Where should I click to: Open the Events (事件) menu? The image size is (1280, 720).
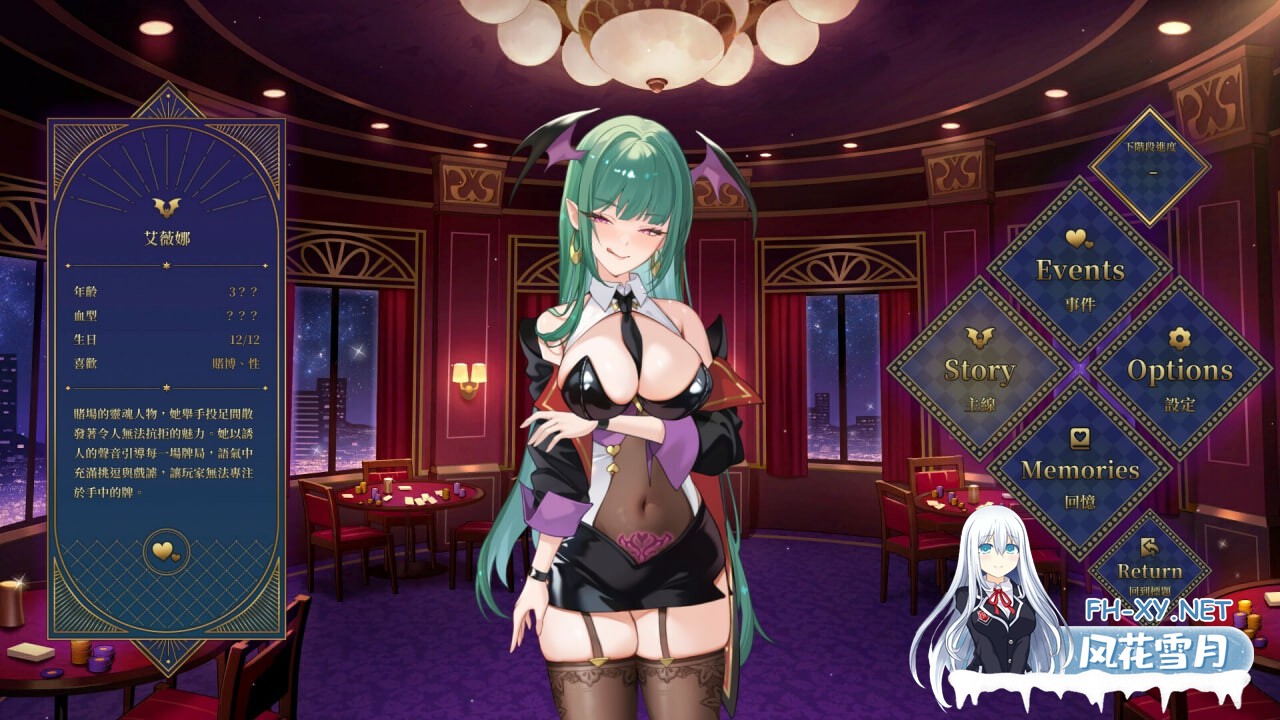click(1079, 270)
